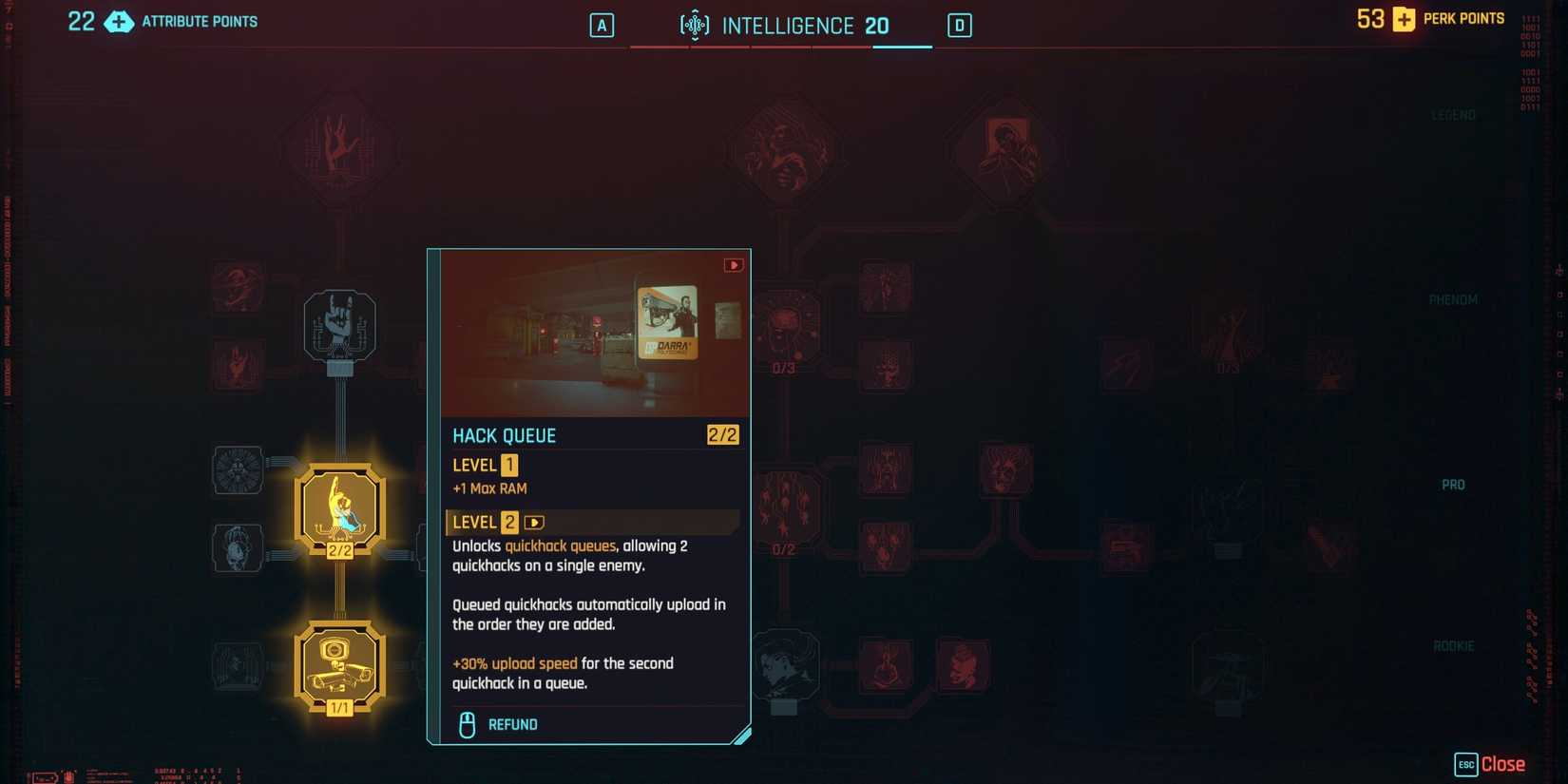The image size is (1568, 784).
Task: Select the circular gear-like perk on the far left
Action: click(237, 472)
